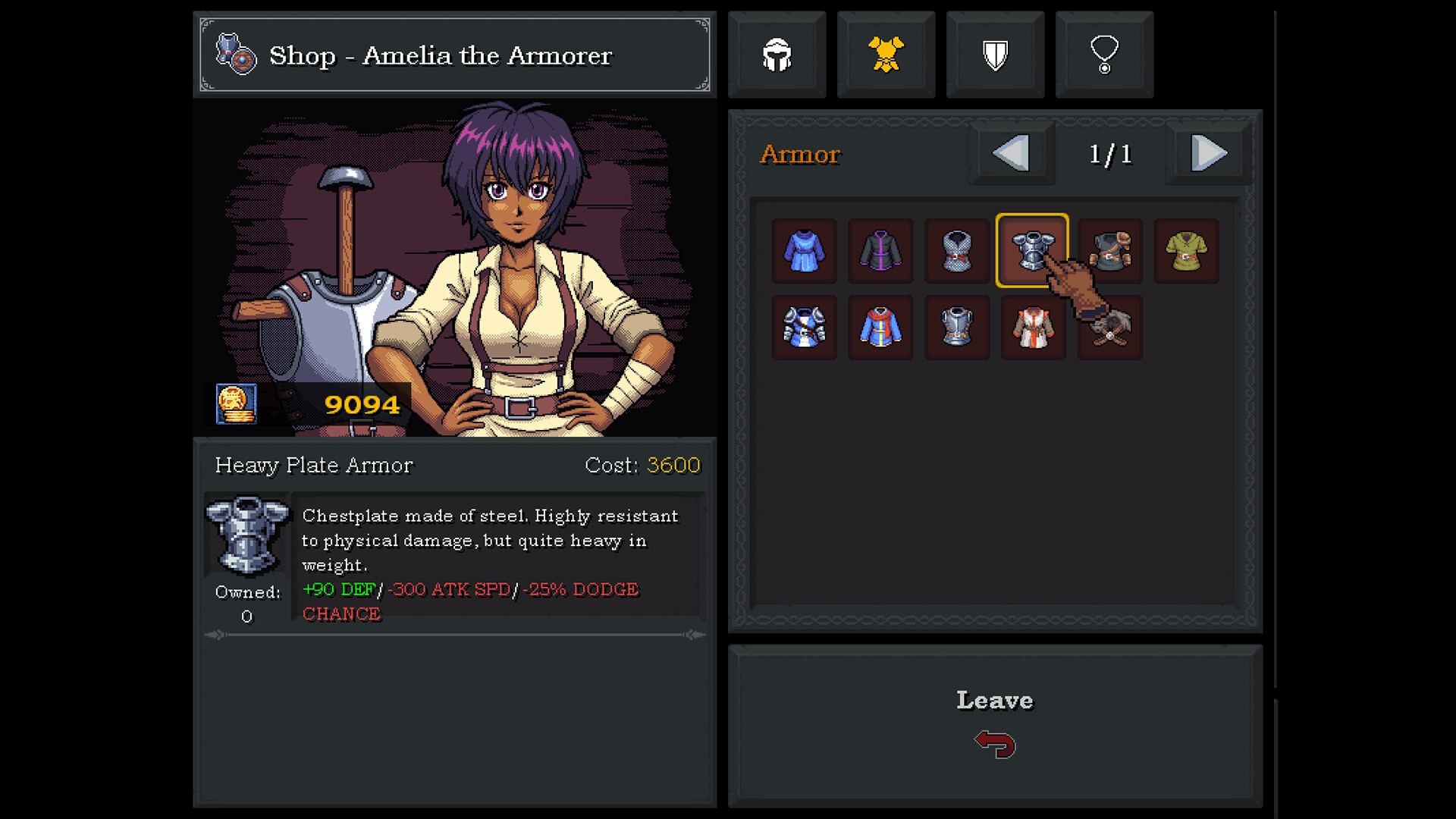Select the leather armor with straps icon
1456x819 pixels.
point(1109,251)
